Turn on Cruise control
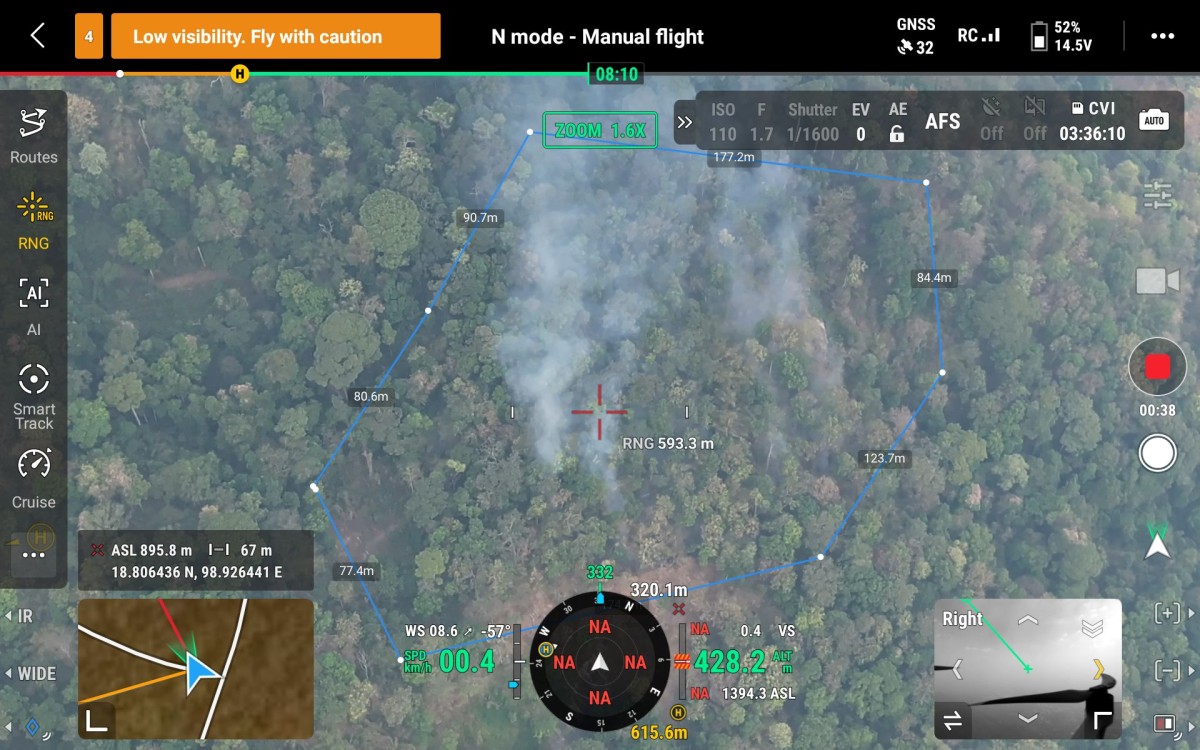 click(34, 478)
